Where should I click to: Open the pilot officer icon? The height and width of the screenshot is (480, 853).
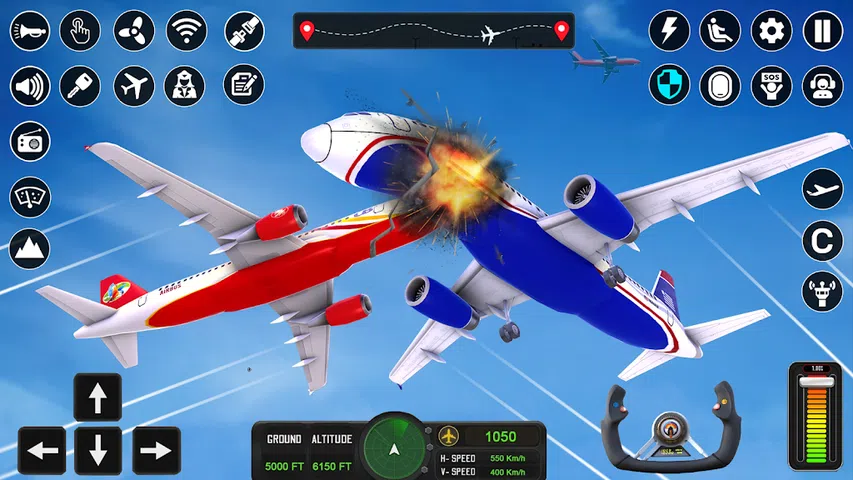point(186,86)
